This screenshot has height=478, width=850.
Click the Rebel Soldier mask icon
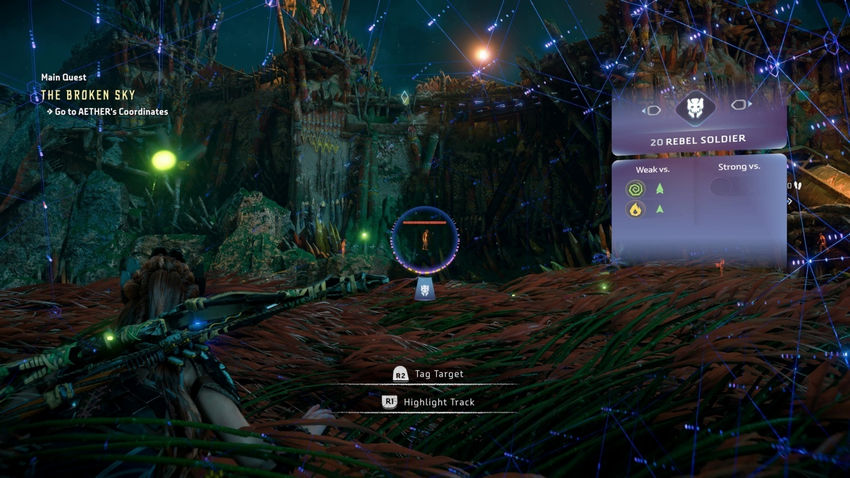click(697, 108)
